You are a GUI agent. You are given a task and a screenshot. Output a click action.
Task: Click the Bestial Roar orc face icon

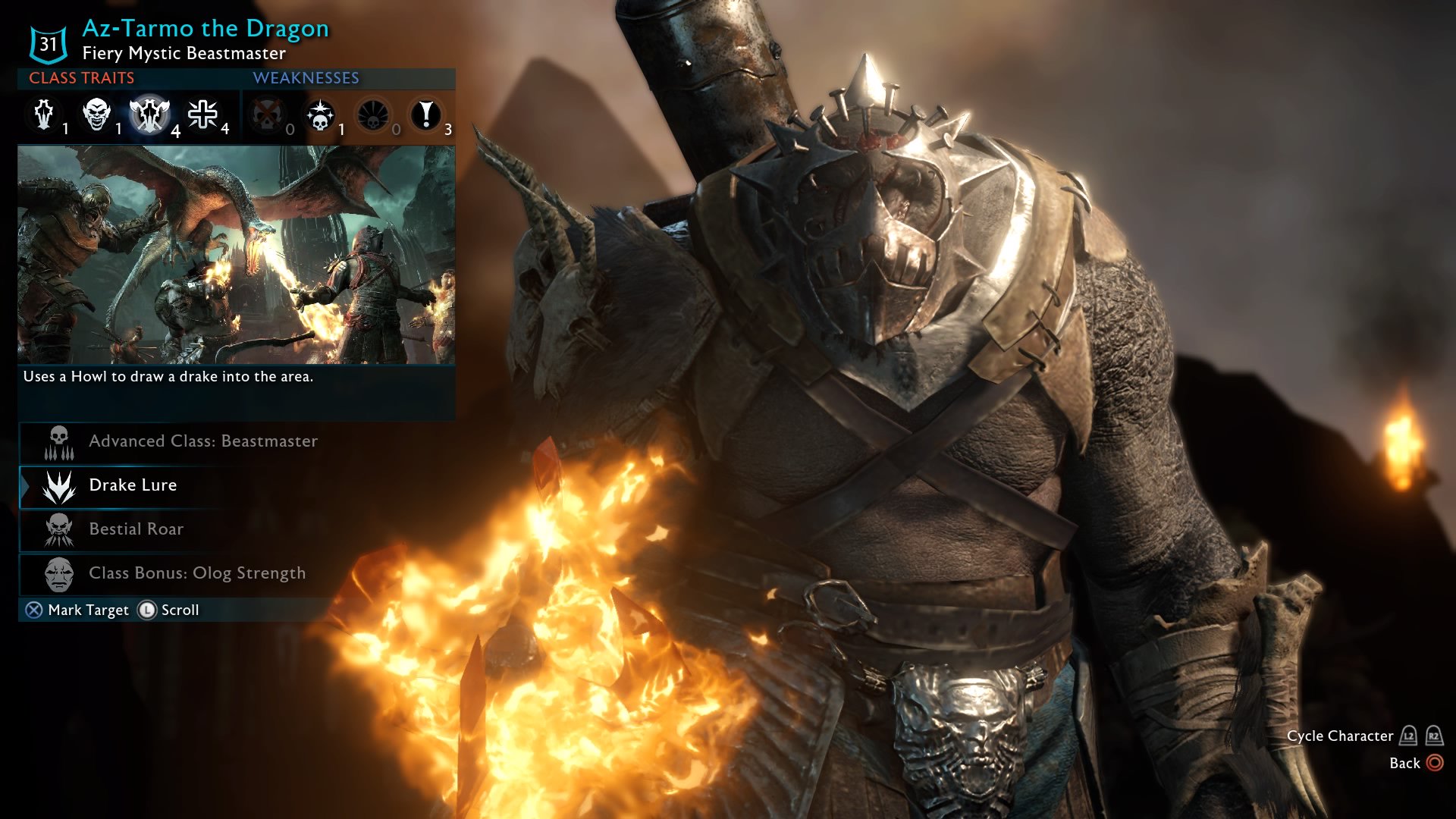click(59, 529)
